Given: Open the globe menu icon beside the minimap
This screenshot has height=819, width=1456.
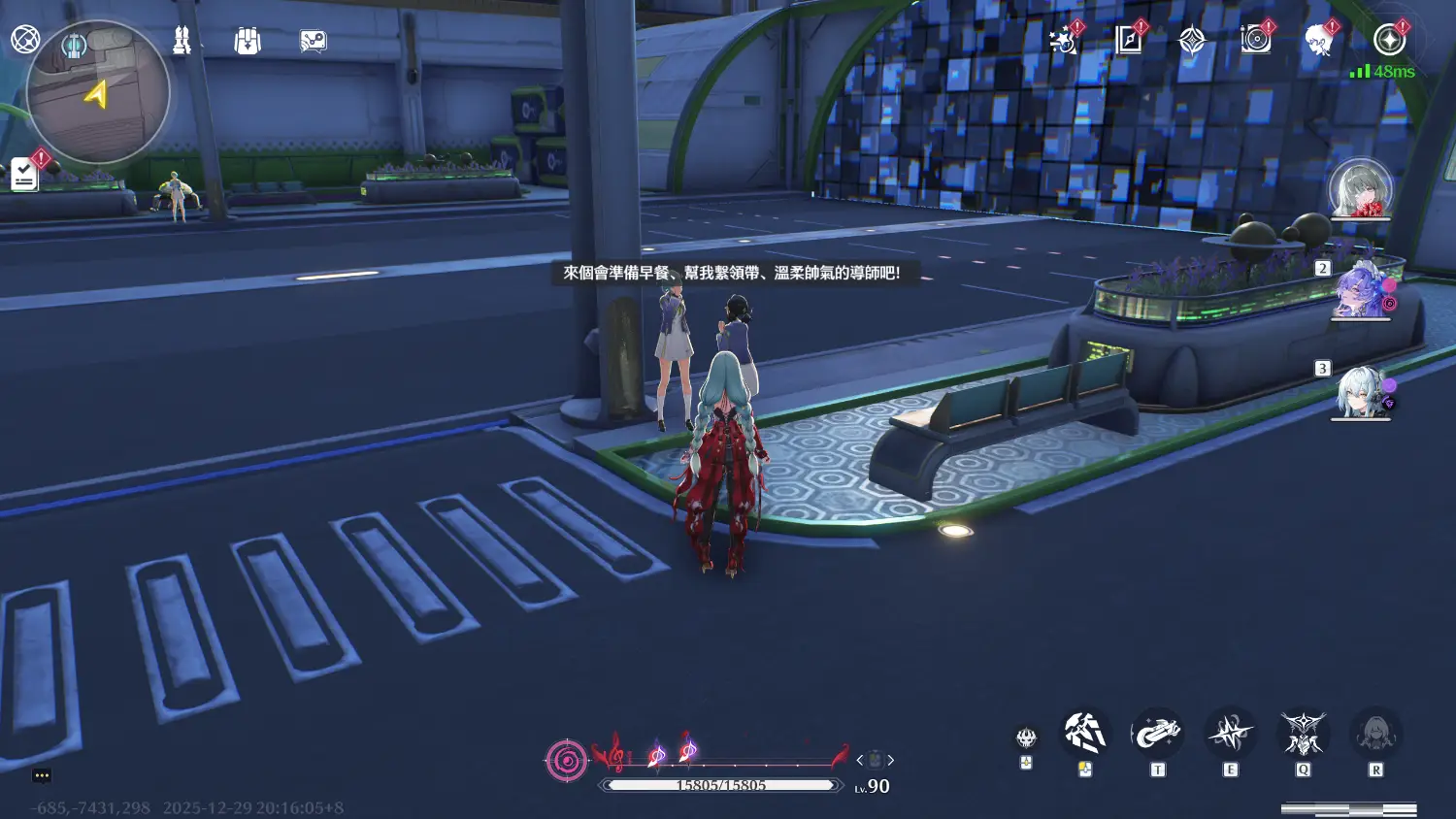Looking at the screenshot, I should 25,40.
